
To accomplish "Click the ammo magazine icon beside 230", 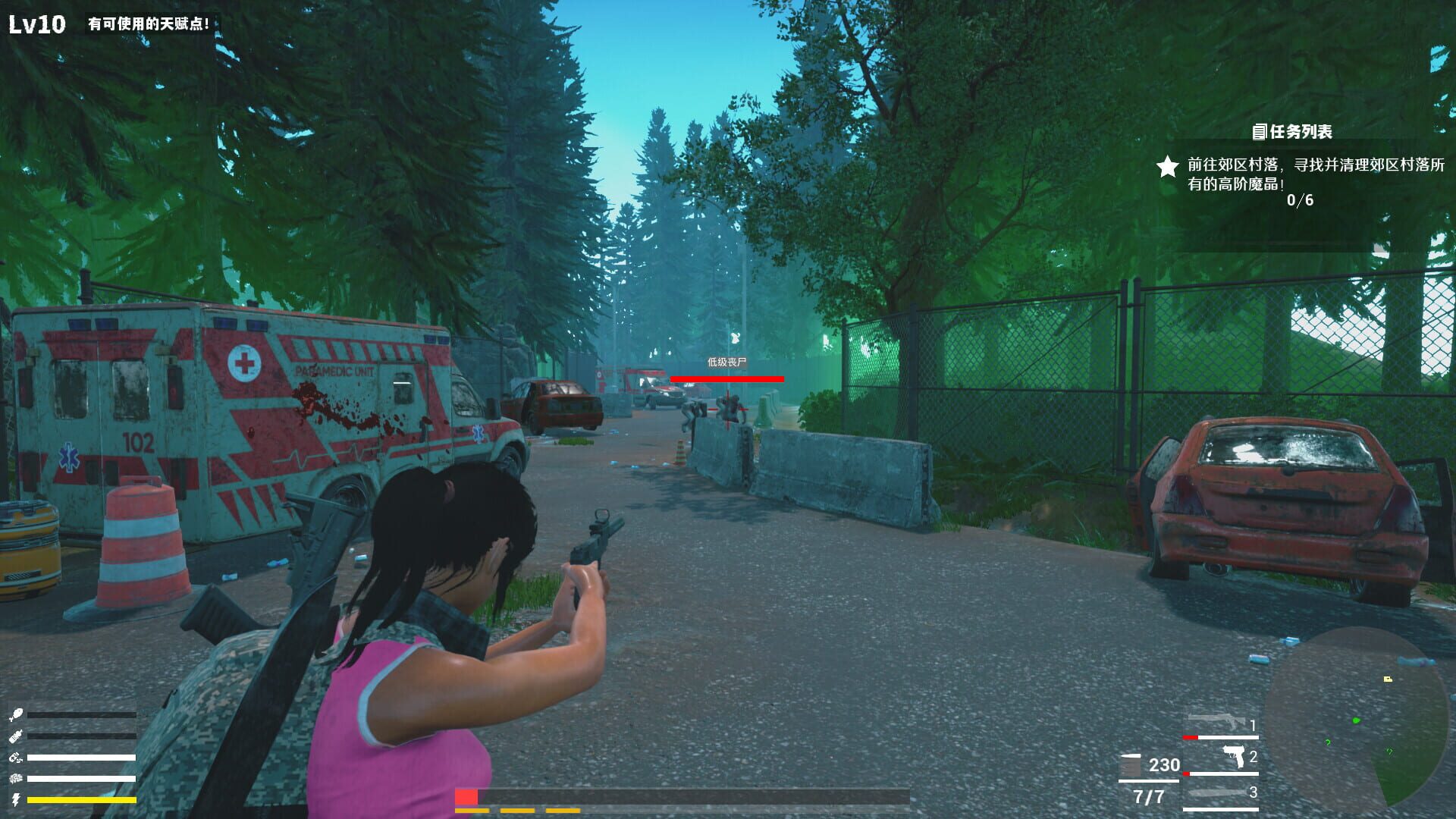I will point(1130,764).
